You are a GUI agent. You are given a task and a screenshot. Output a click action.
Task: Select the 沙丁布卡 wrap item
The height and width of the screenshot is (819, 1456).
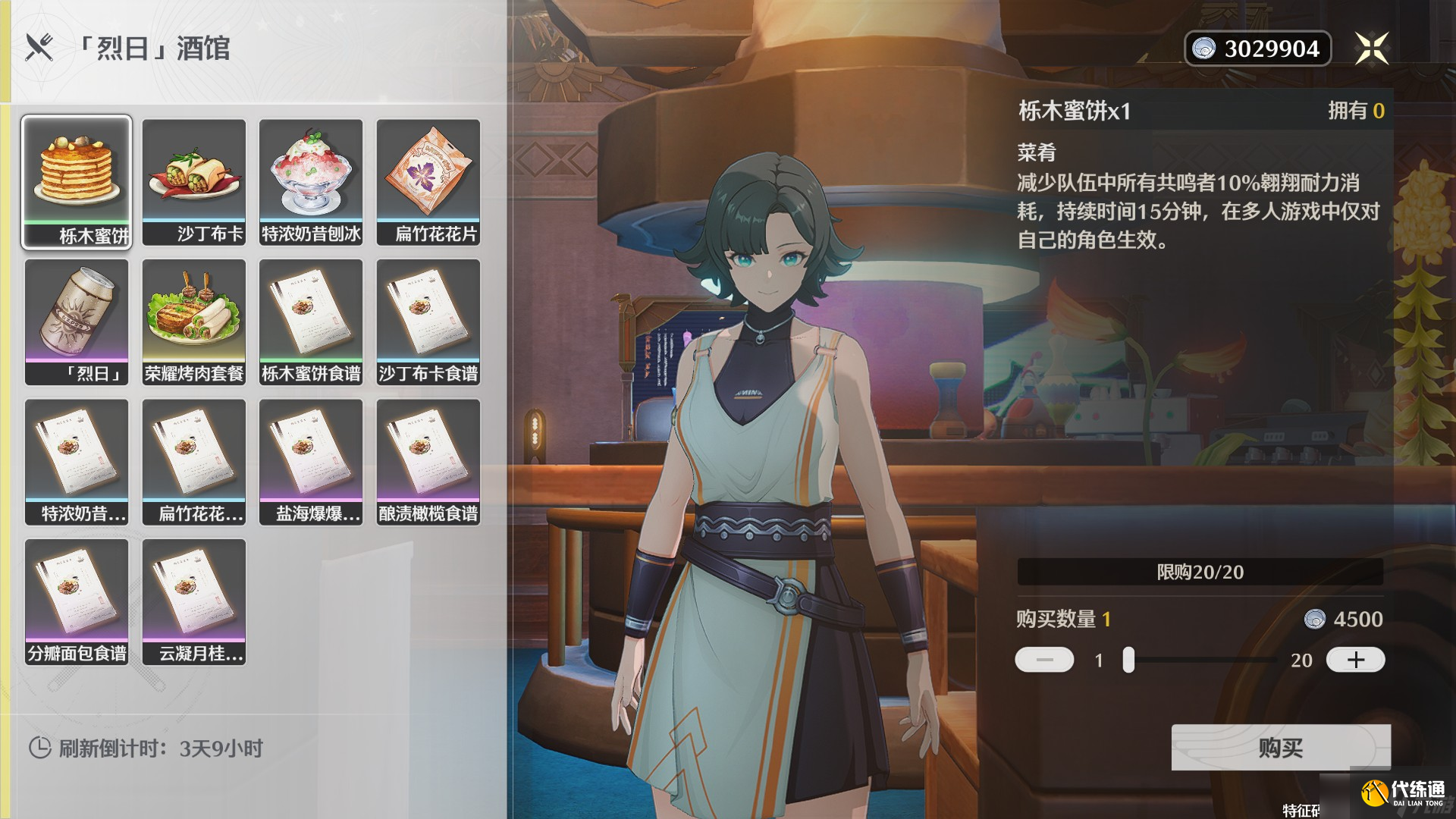tap(193, 180)
